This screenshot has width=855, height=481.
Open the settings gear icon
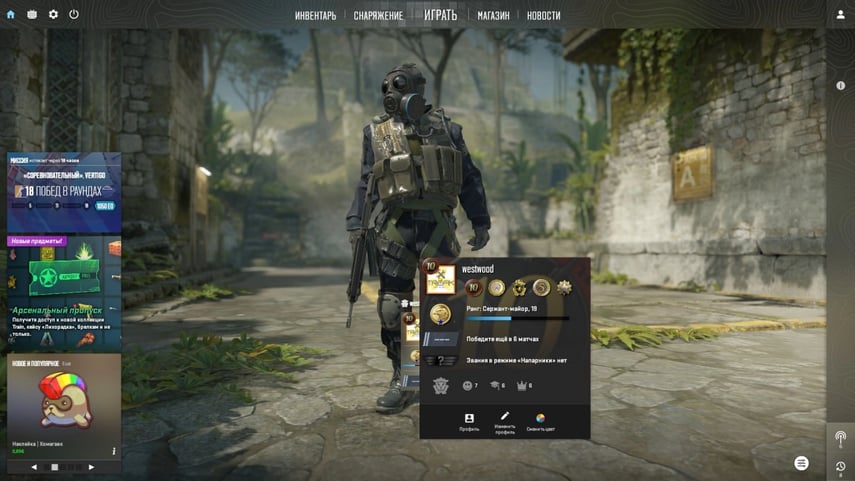[53, 15]
